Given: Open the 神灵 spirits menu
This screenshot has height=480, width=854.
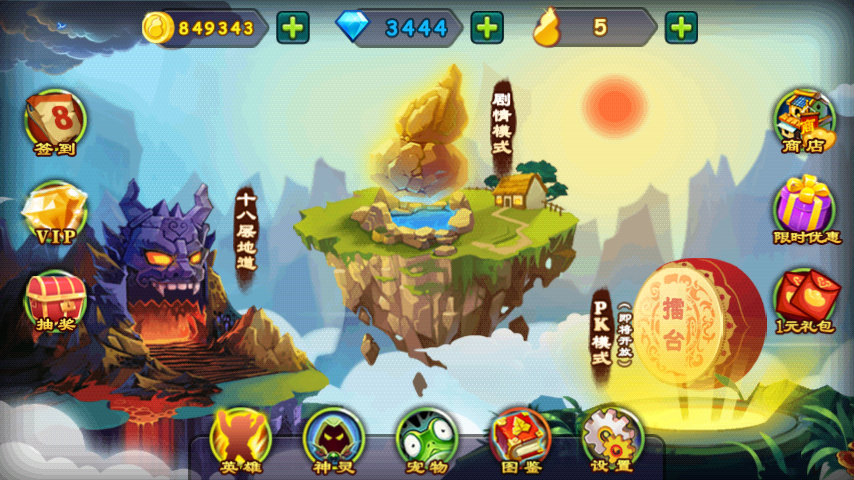Looking at the screenshot, I should pos(334,441).
